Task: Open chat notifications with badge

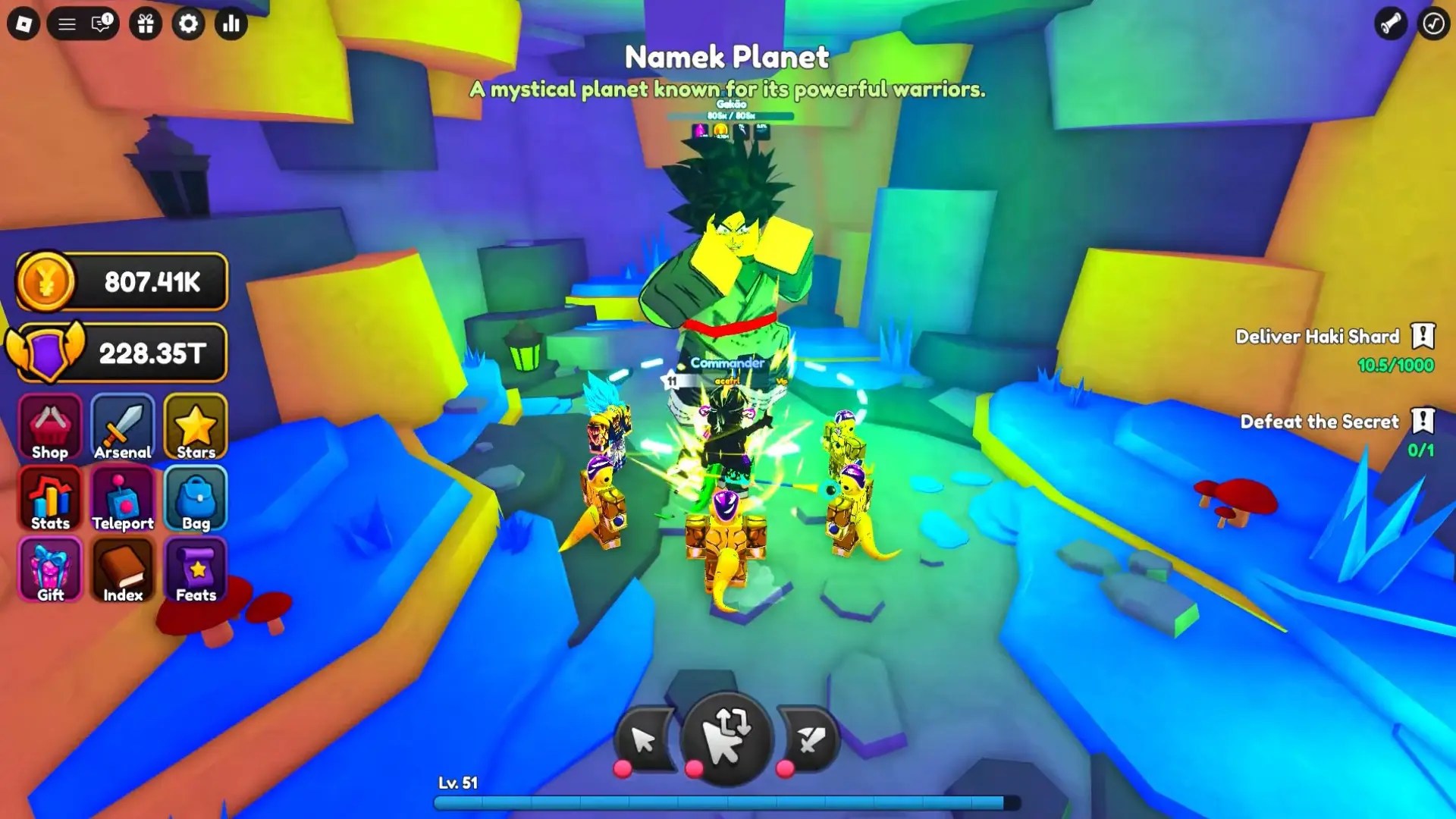Action: [100, 24]
